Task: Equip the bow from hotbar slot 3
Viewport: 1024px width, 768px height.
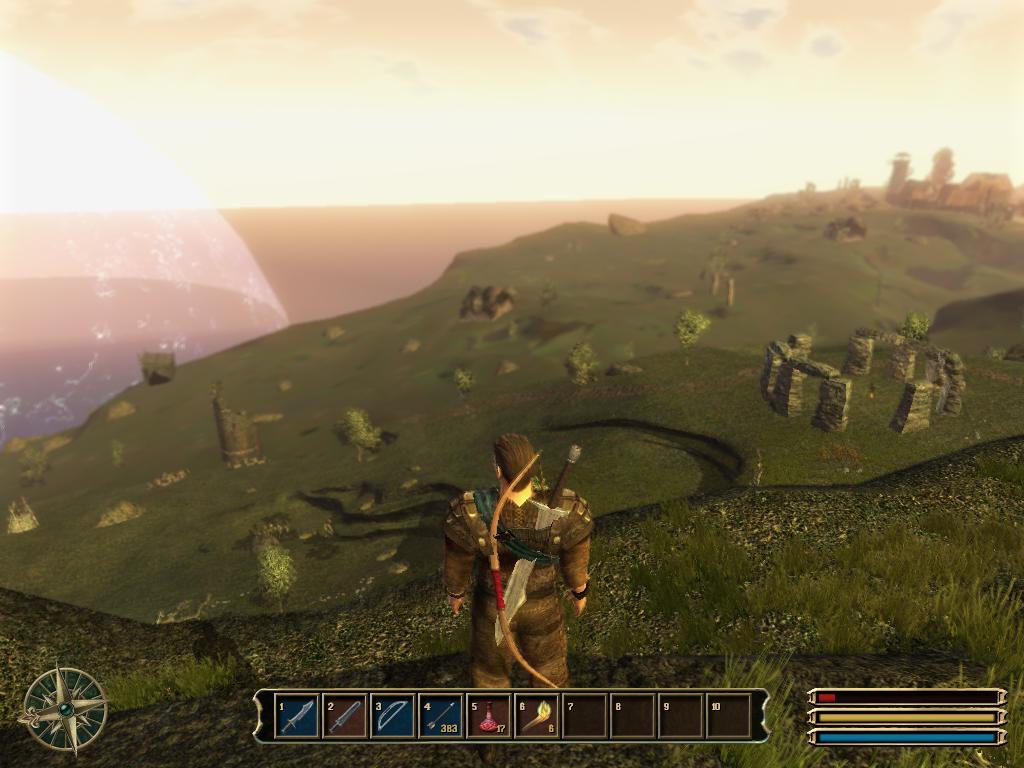Action: pyautogui.click(x=393, y=716)
